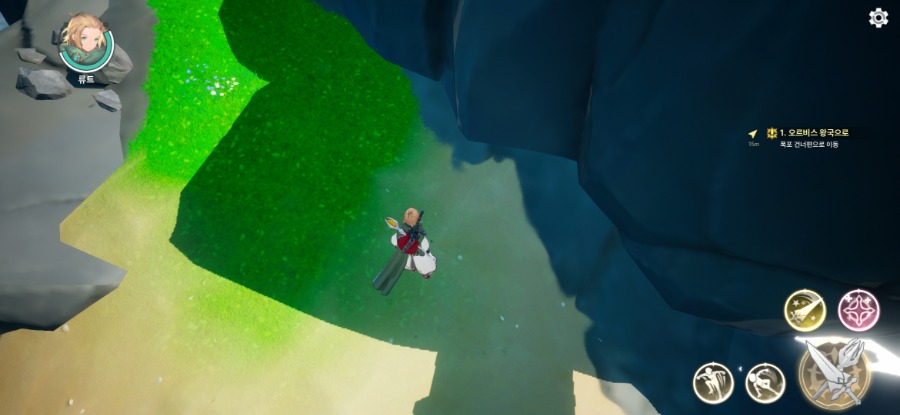Open the settings gear menu
Viewport: 900px width, 415px height.
pyautogui.click(x=878, y=17)
